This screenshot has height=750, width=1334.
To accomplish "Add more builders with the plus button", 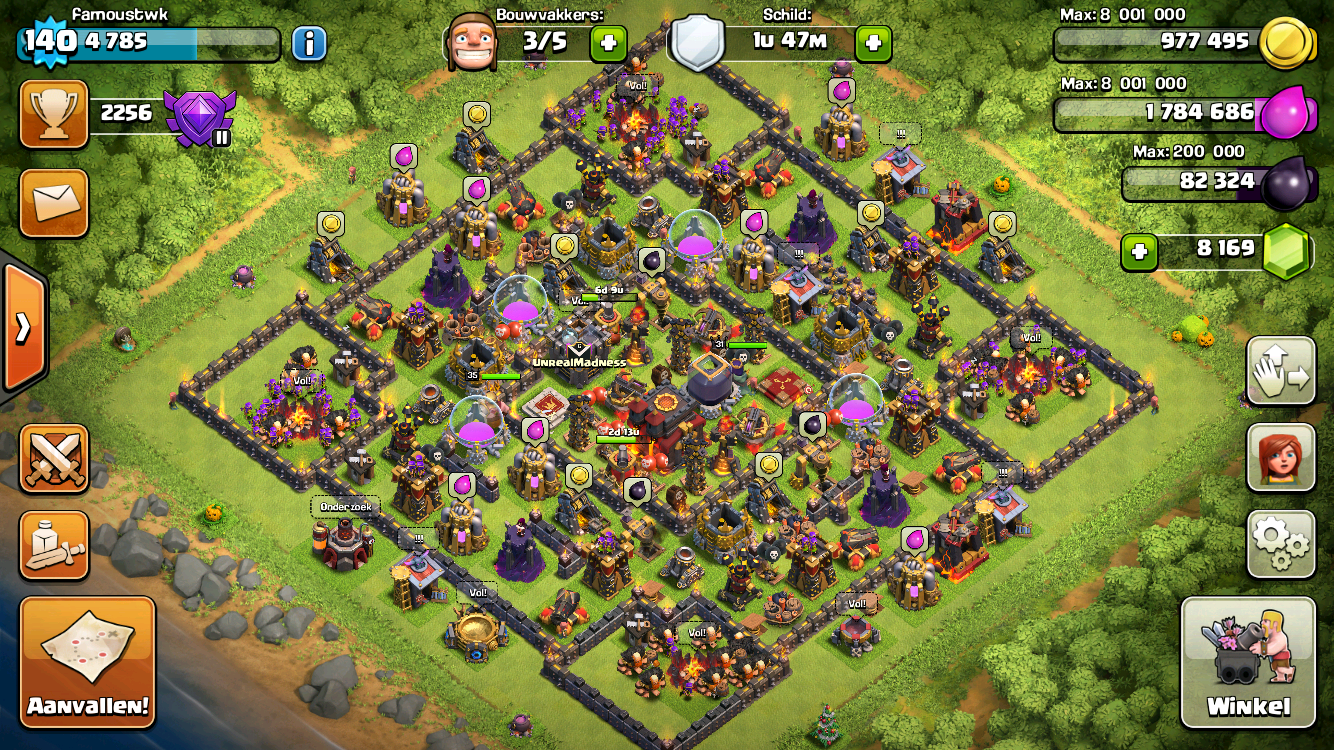I will coord(607,43).
